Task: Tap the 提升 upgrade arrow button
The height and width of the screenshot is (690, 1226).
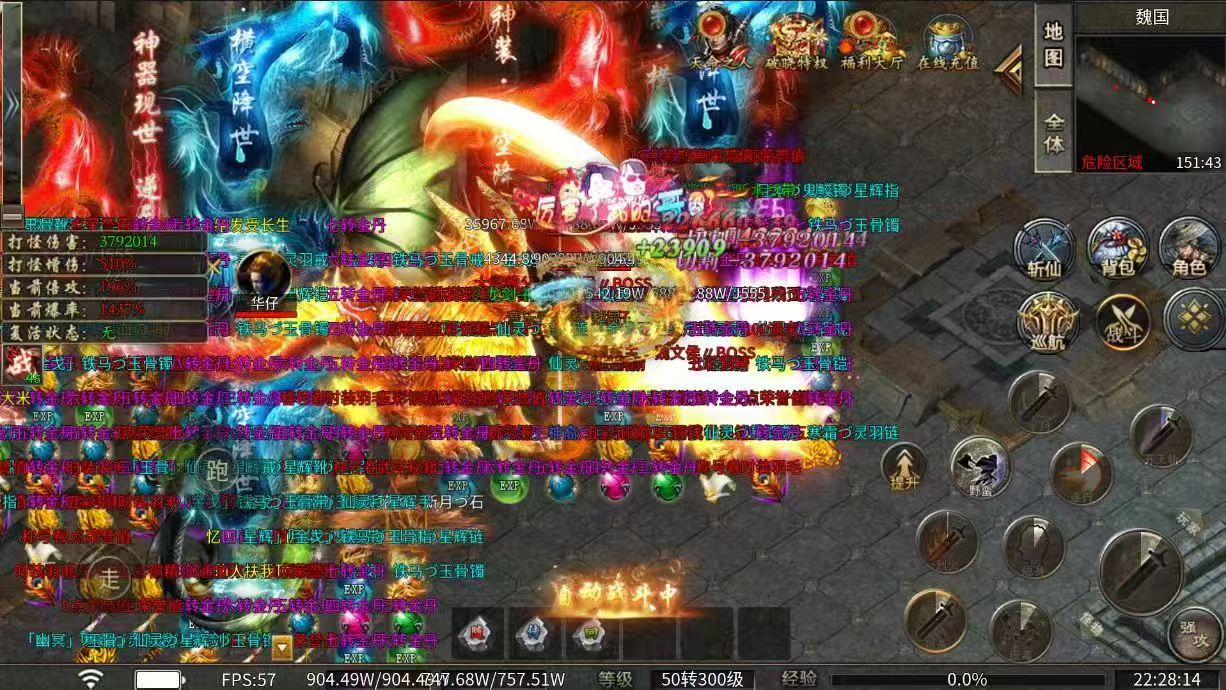Action: [903, 468]
